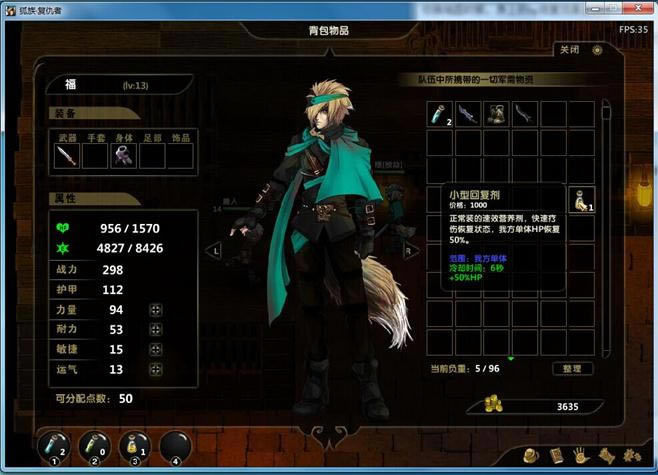Add a point to 耐力 (stamina)

[155, 329]
